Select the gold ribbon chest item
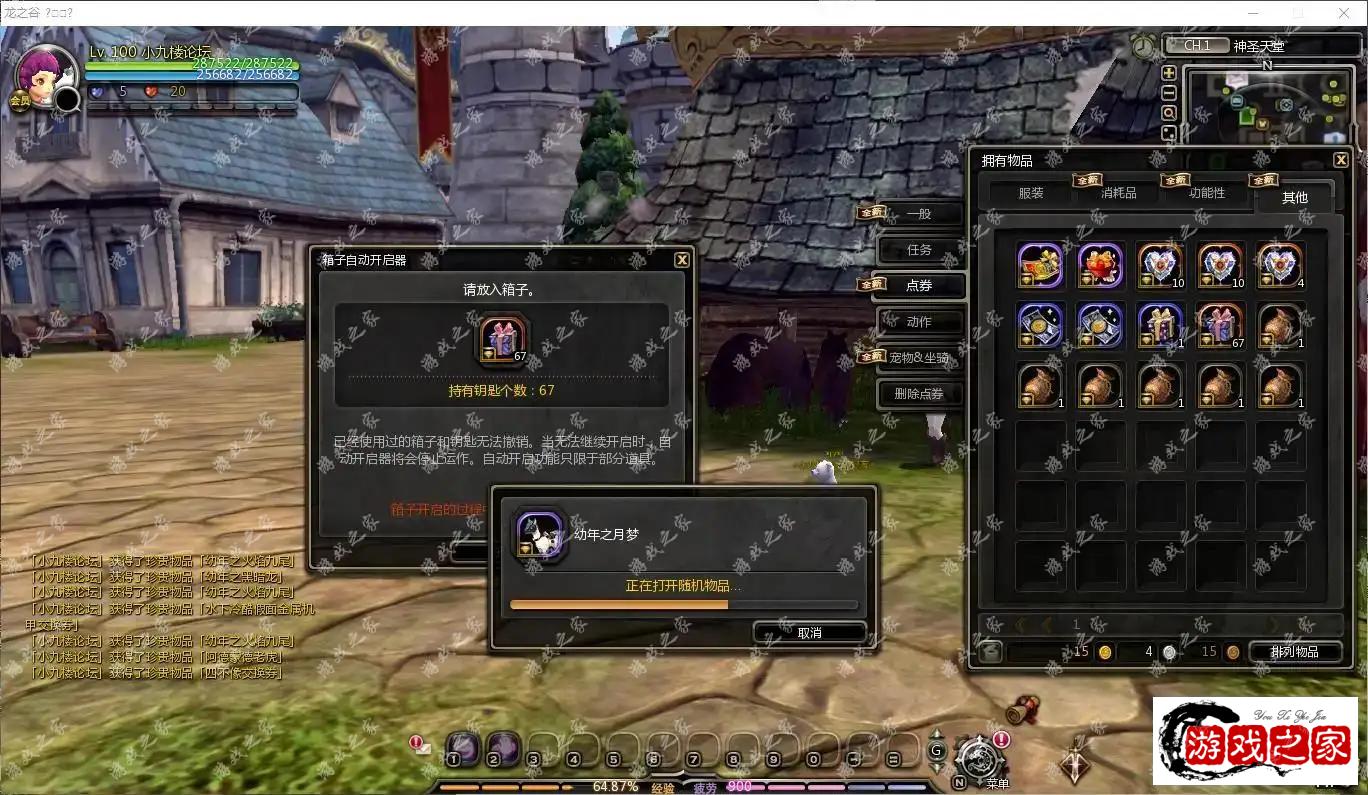This screenshot has height=795, width=1368. click(x=1041, y=266)
